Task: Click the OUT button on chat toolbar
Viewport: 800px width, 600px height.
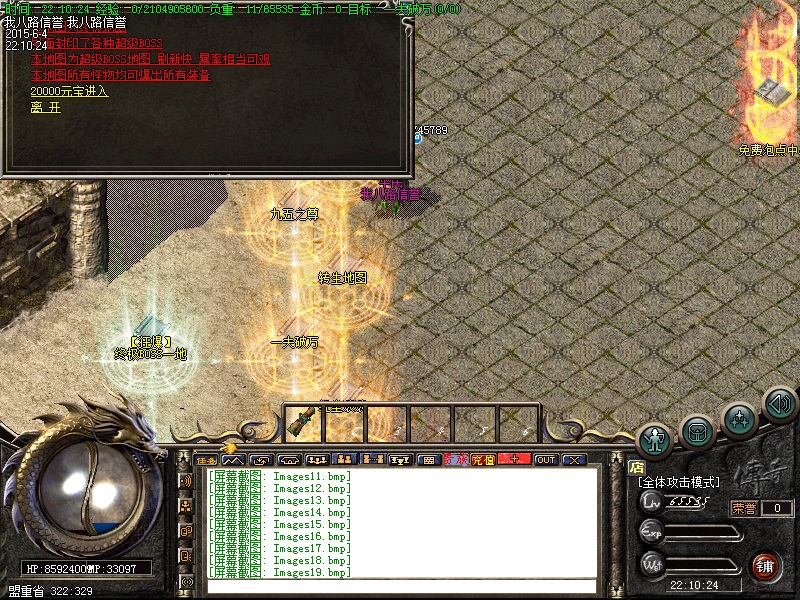Action: (x=545, y=460)
